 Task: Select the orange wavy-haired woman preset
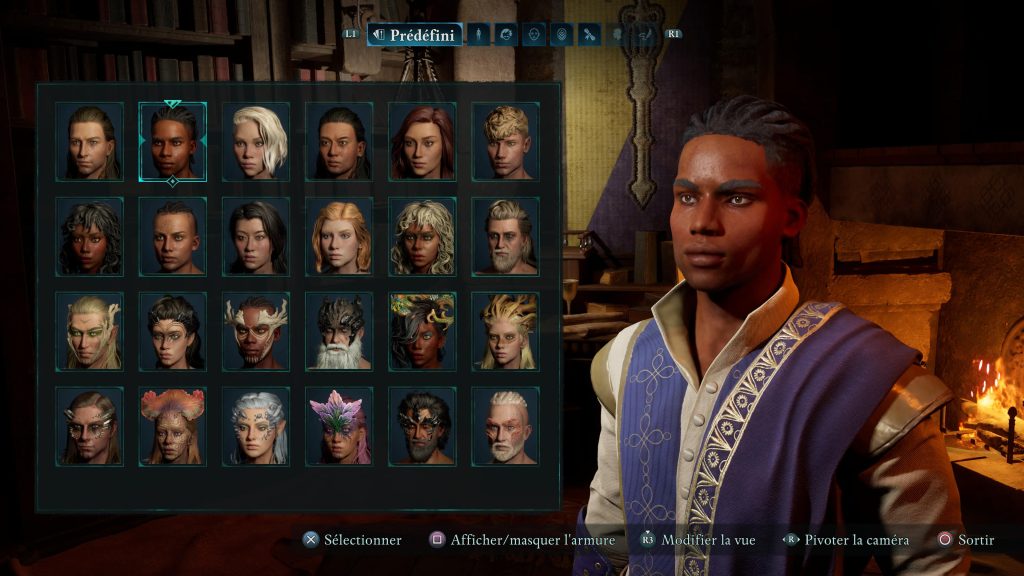[x=339, y=237]
